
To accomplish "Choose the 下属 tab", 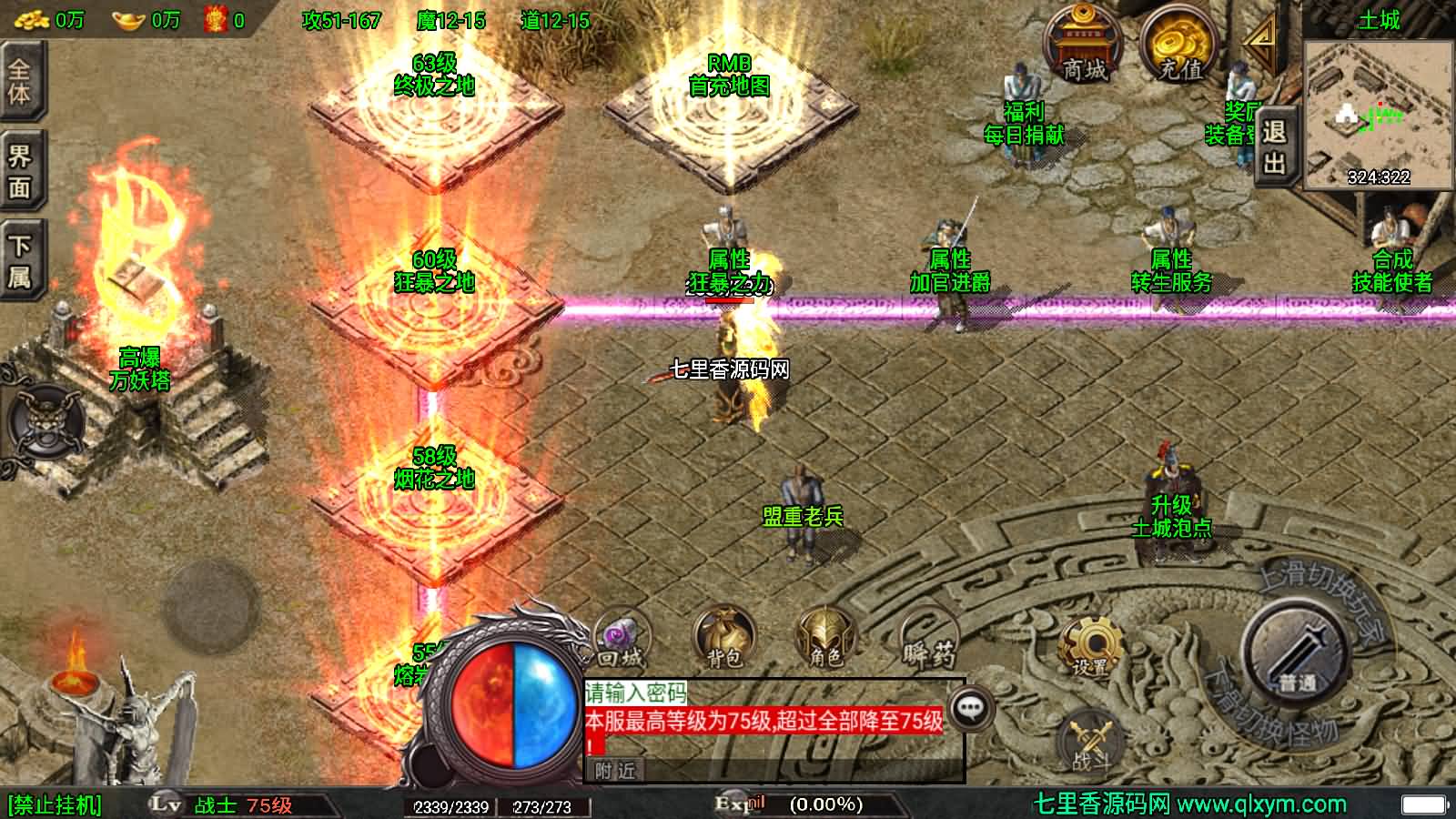I will (x=19, y=262).
